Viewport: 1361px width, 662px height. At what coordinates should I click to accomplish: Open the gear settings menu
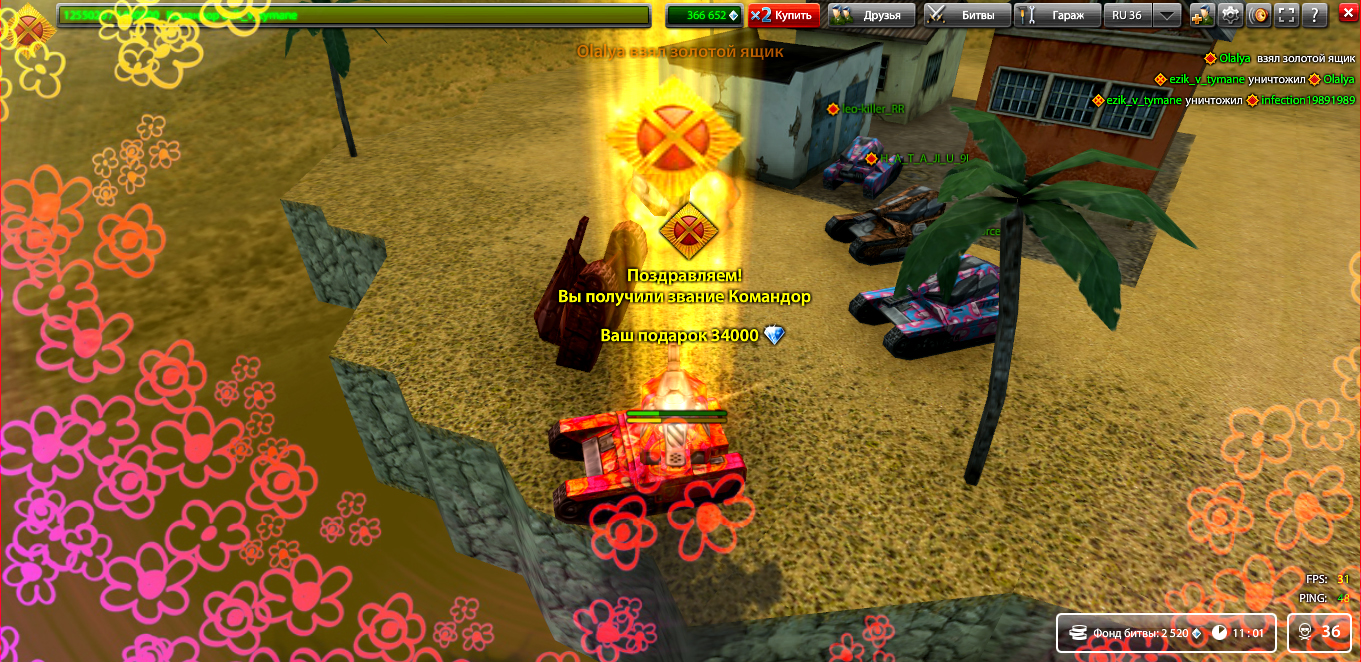coord(1230,15)
